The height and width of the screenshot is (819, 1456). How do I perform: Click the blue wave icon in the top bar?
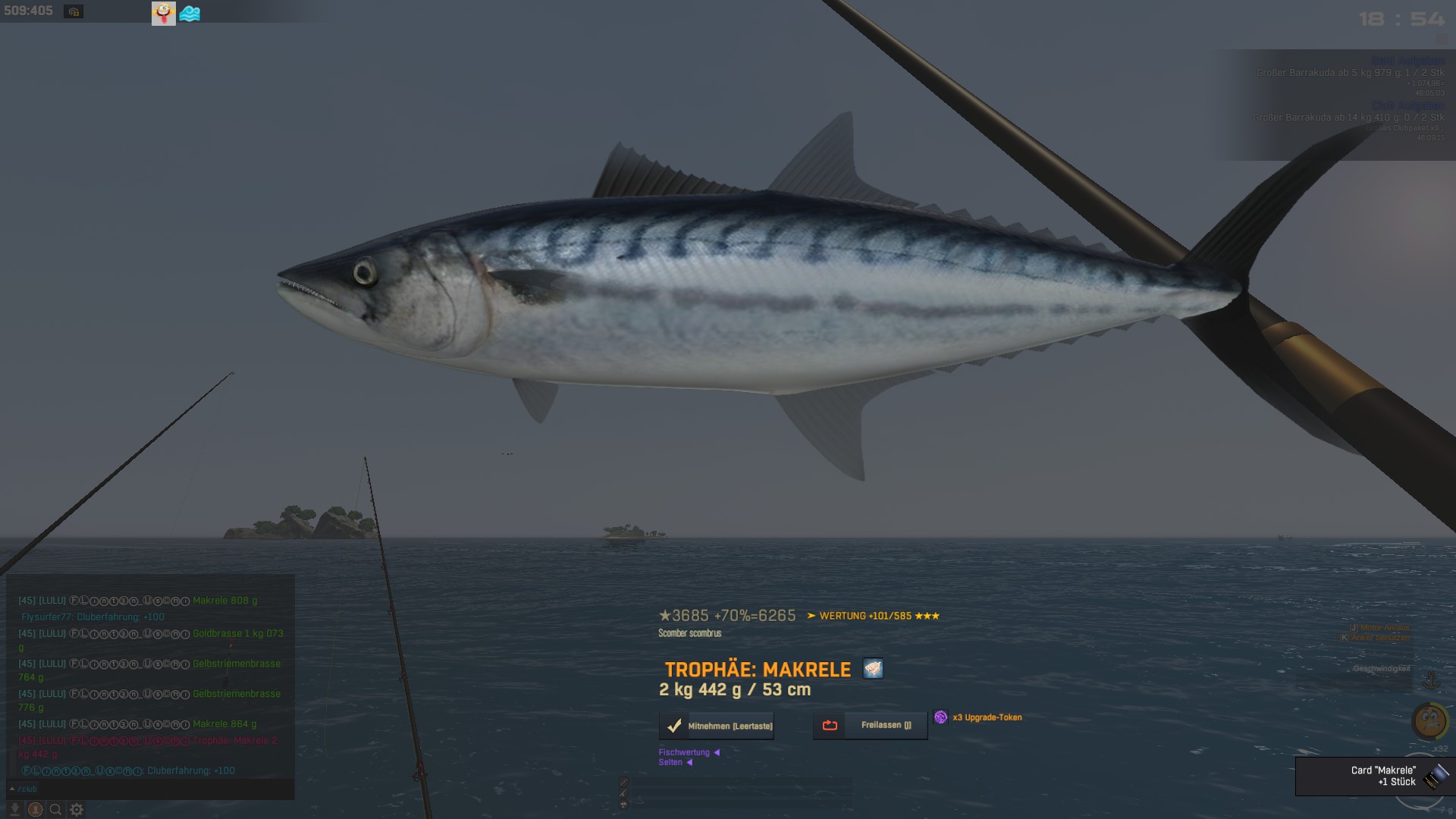pos(190,14)
